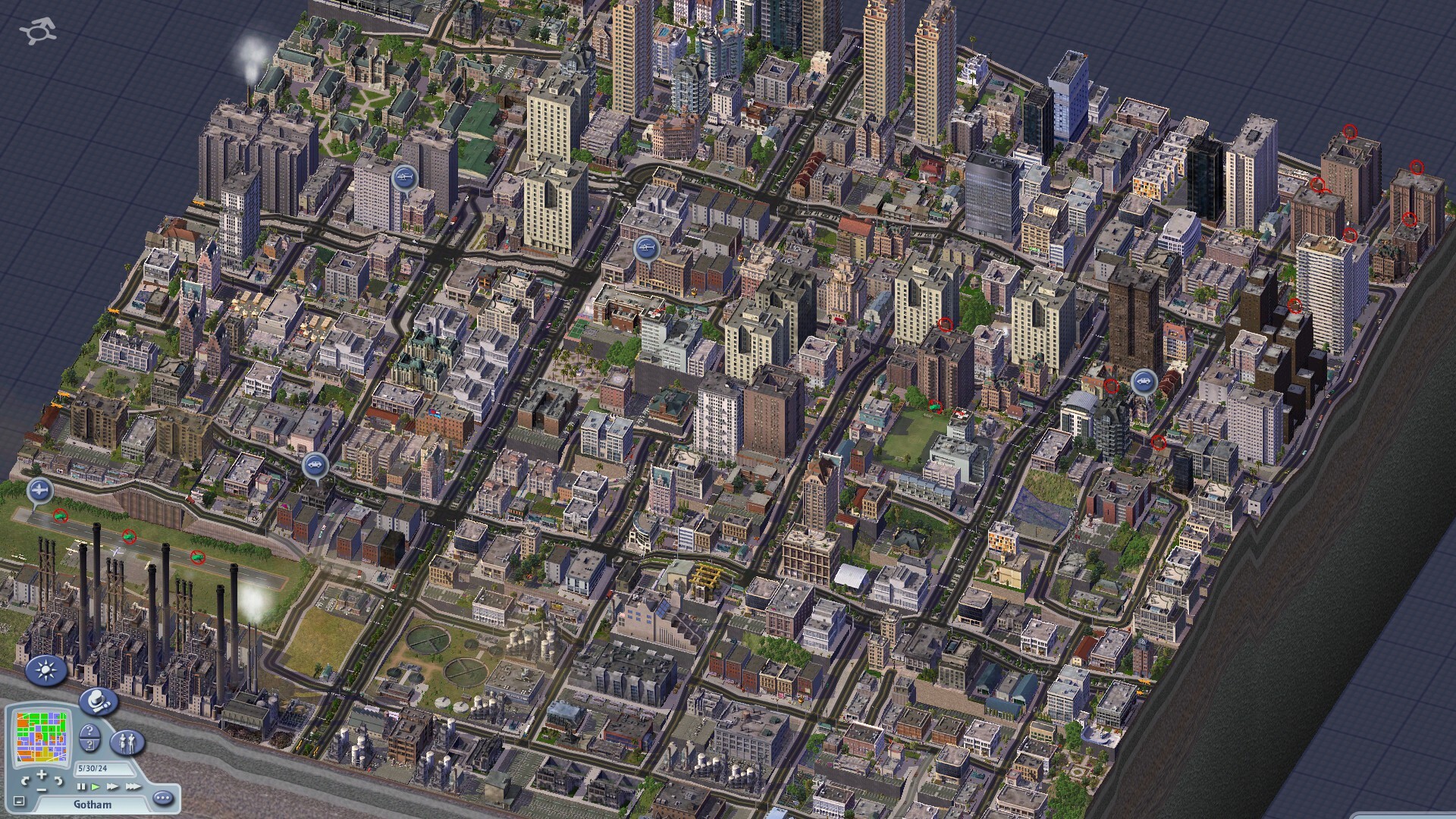1456x819 pixels.
Task: Zoom in with the plus button
Action: [42, 774]
